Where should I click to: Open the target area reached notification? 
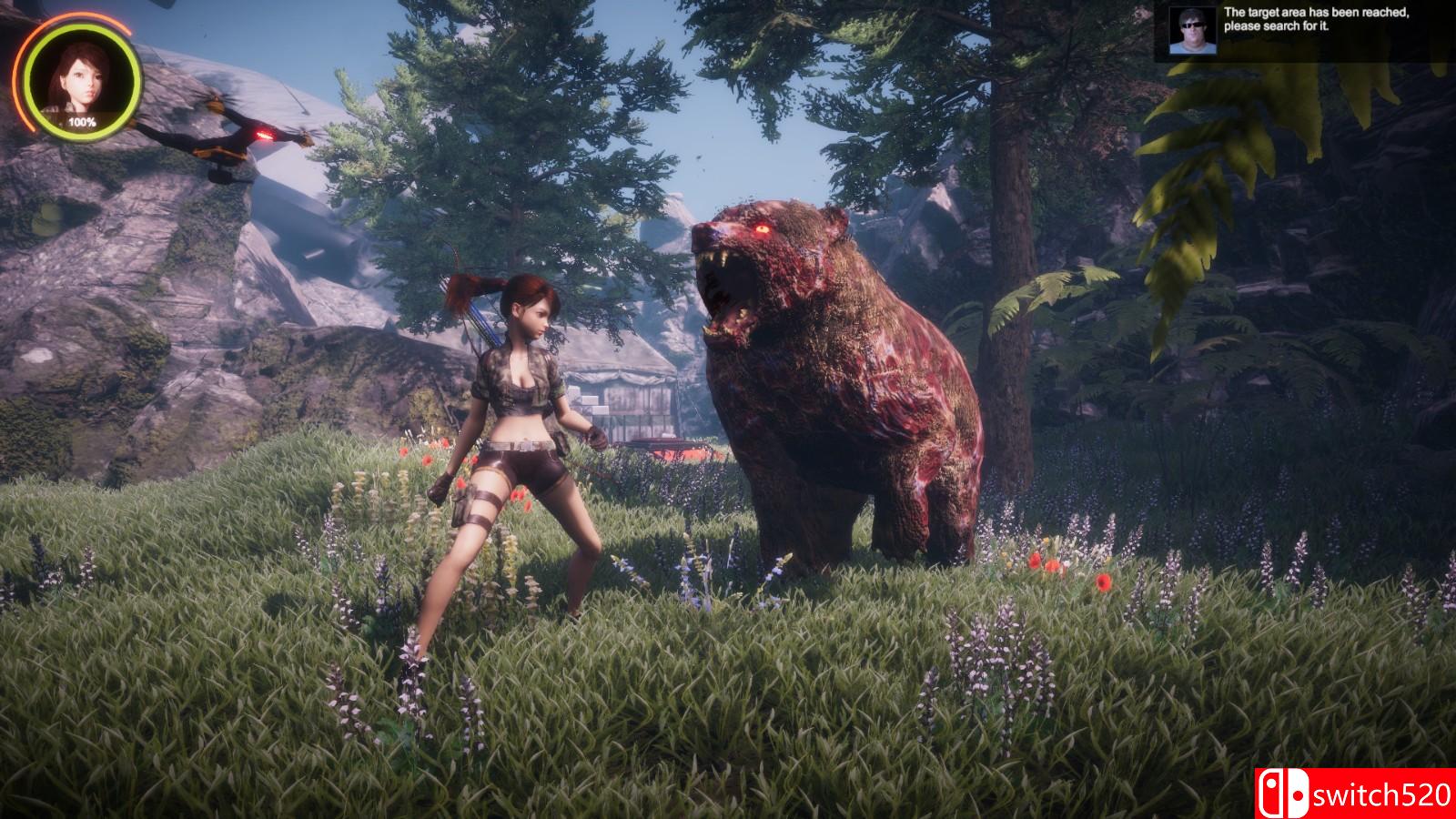tap(1316, 19)
